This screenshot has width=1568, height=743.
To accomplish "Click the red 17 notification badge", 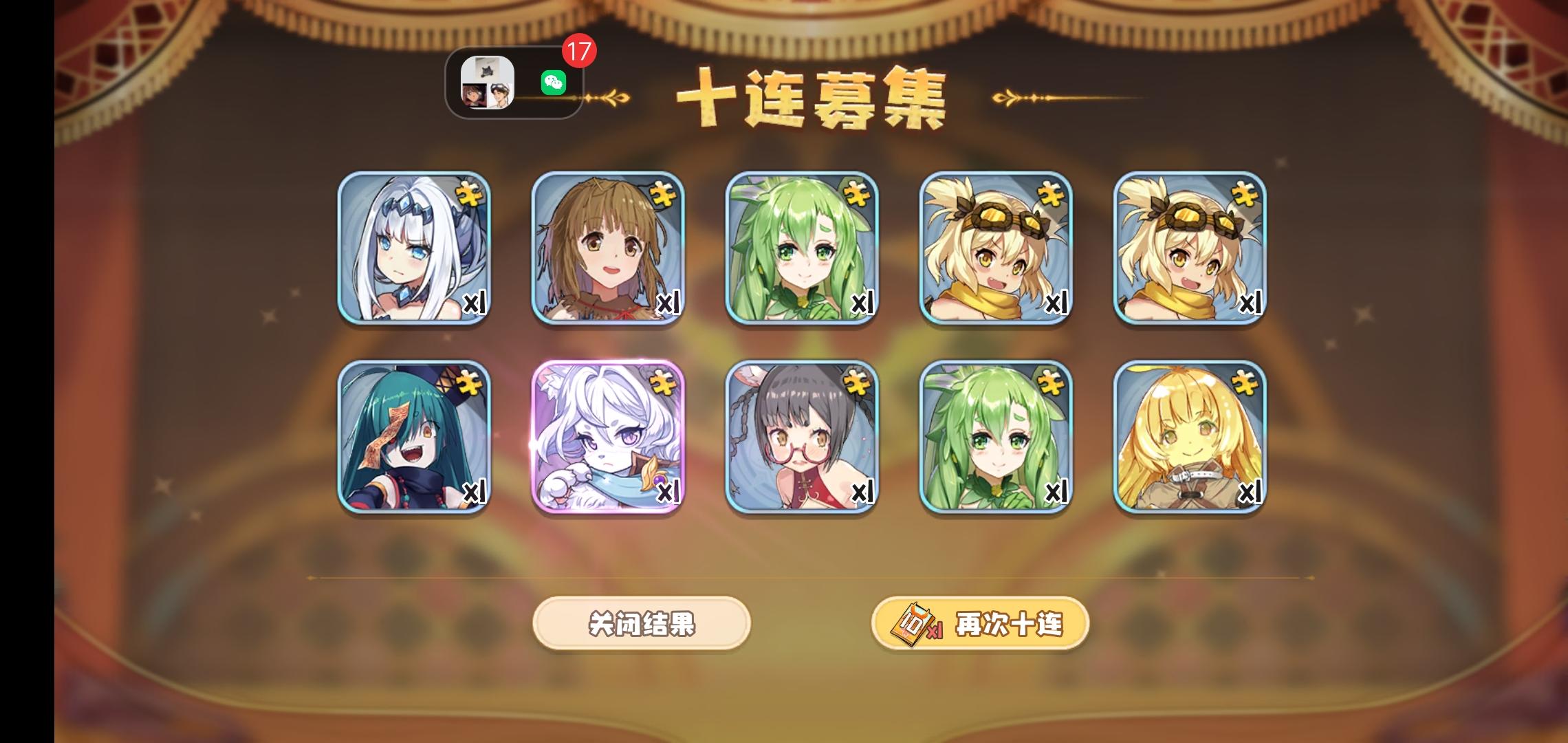I will pyautogui.click(x=580, y=52).
